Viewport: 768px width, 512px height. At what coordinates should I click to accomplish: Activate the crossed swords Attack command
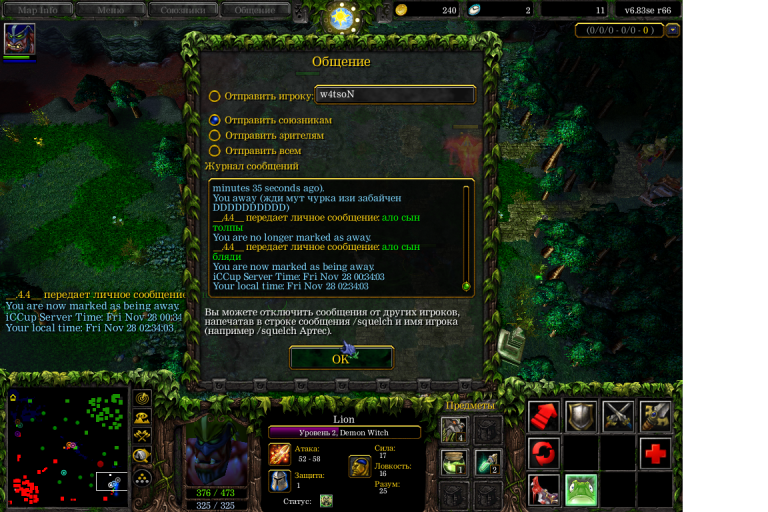pos(618,416)
